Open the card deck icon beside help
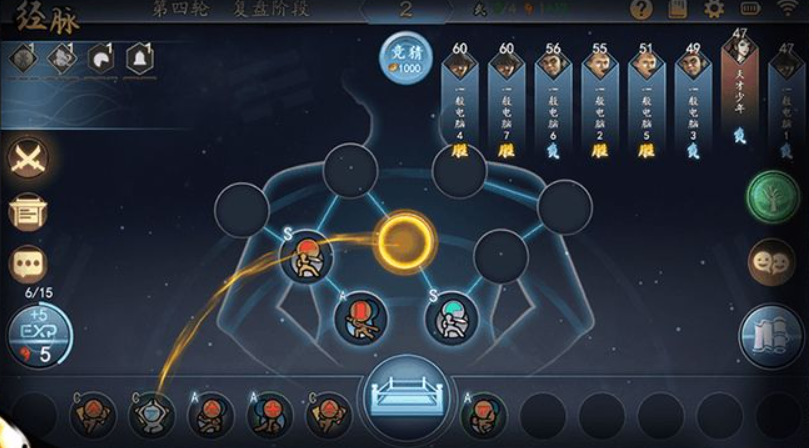 [677, 10]
